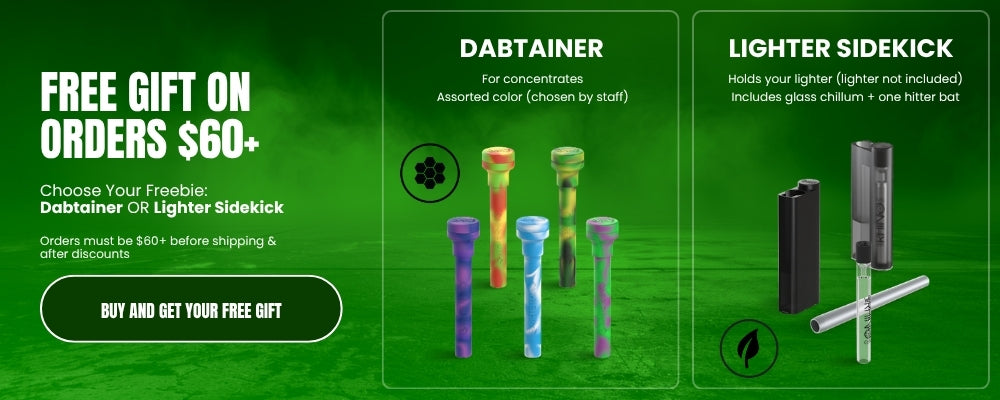Image resolution: width=1000 pixels, height=400 pixels.
Task: Click the Buy And Get Your Free Gift button
Action: tap(191, 310)
